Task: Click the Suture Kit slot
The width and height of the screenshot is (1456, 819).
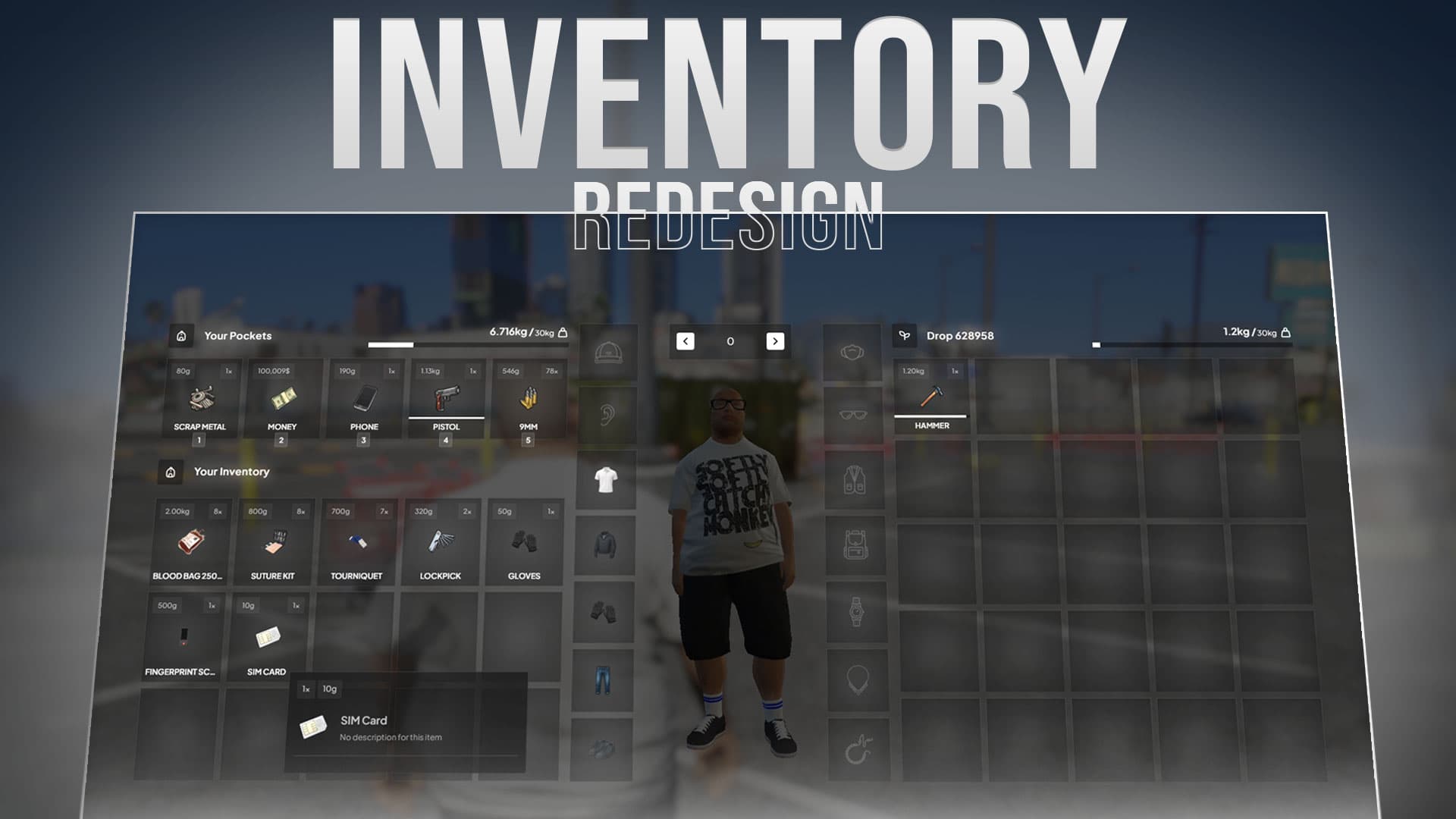Action: [274, 541]
